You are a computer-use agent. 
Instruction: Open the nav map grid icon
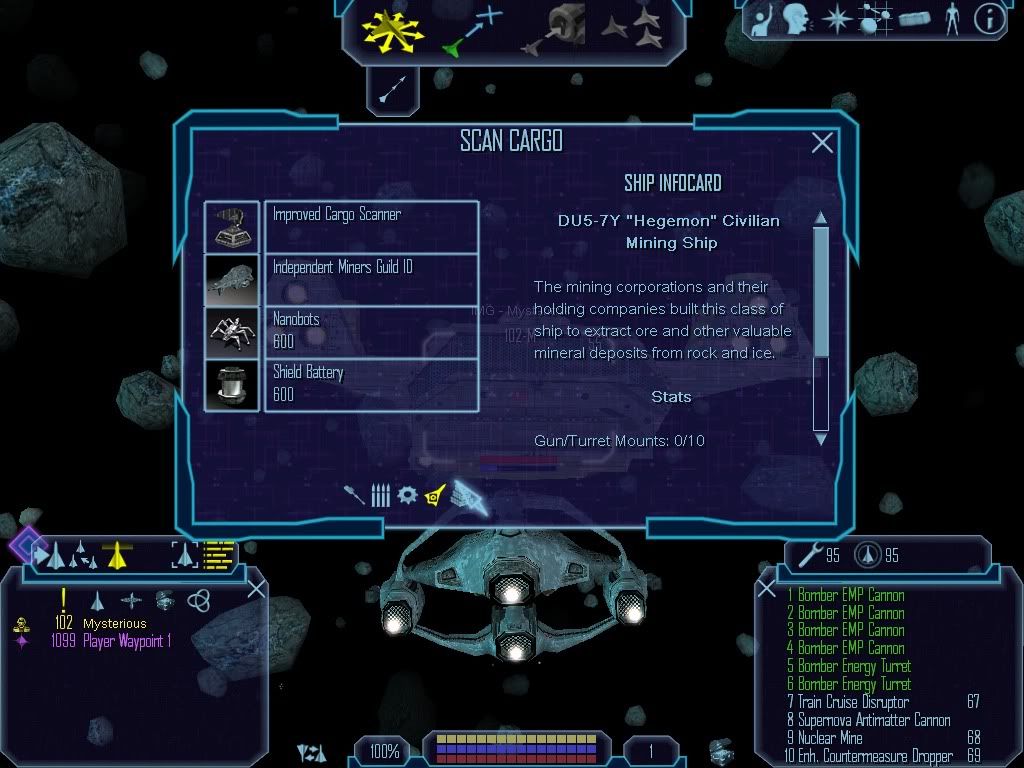(x=874, y=19)
